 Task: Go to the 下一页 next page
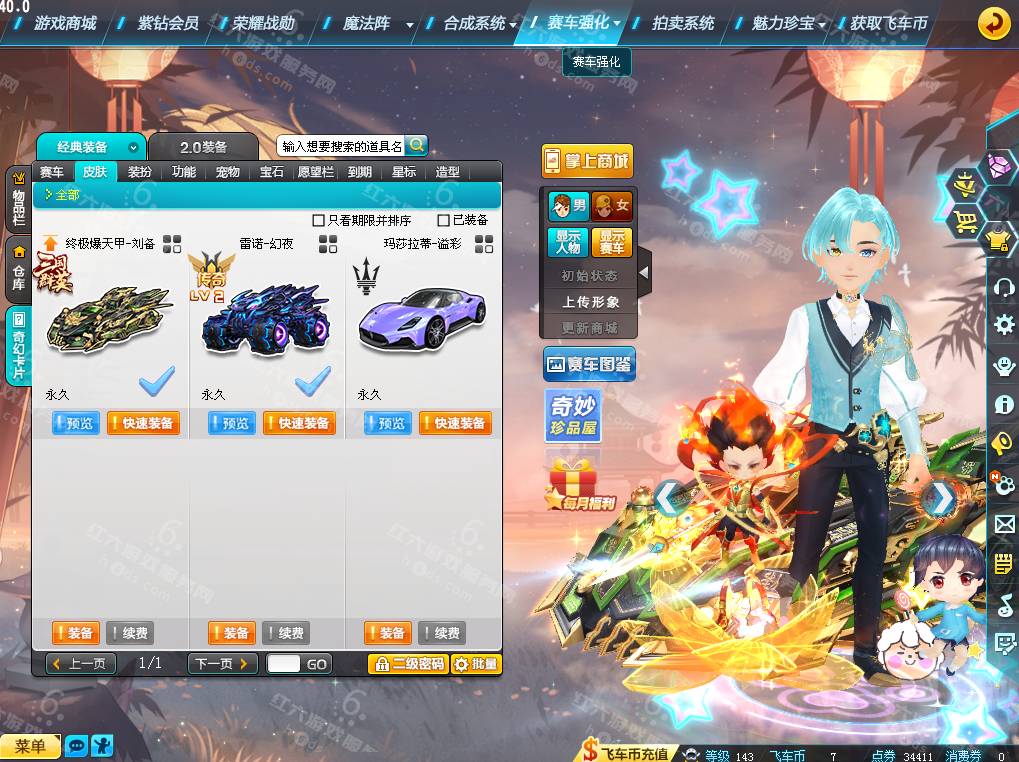click(x=222, y=664)
